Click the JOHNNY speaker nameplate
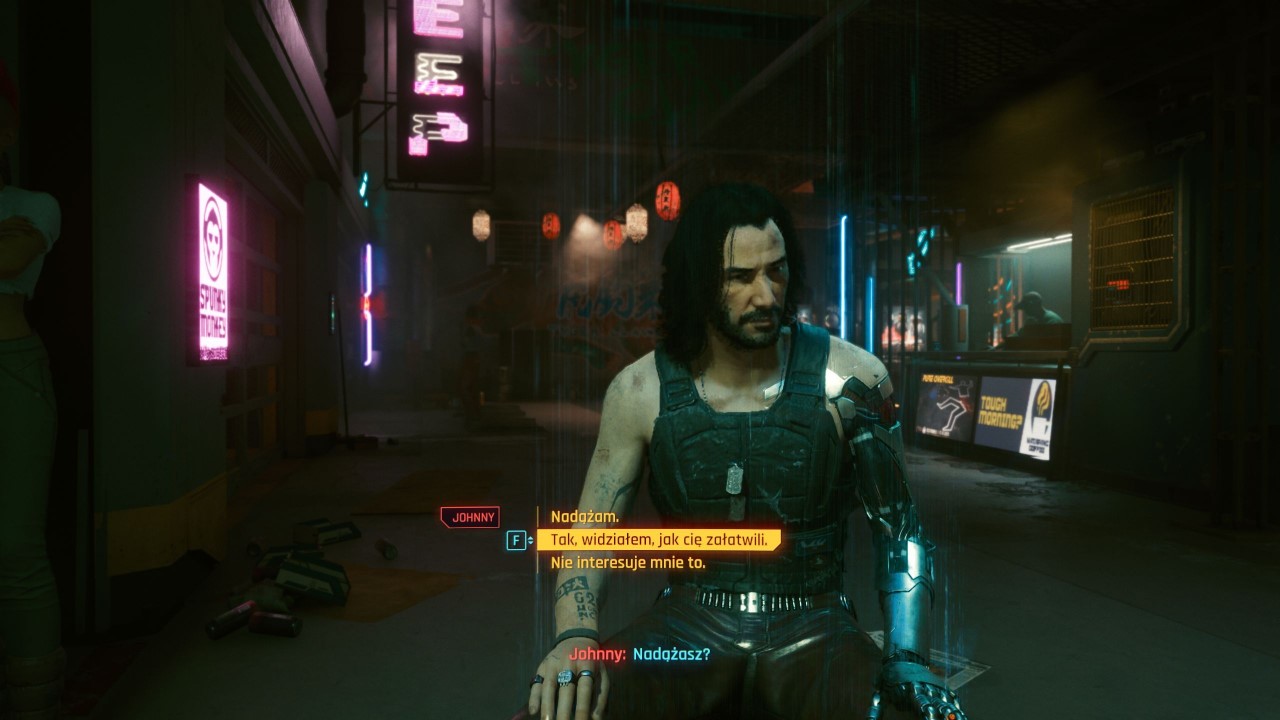This screenshot has width=1280, height=720. (470, 516)
